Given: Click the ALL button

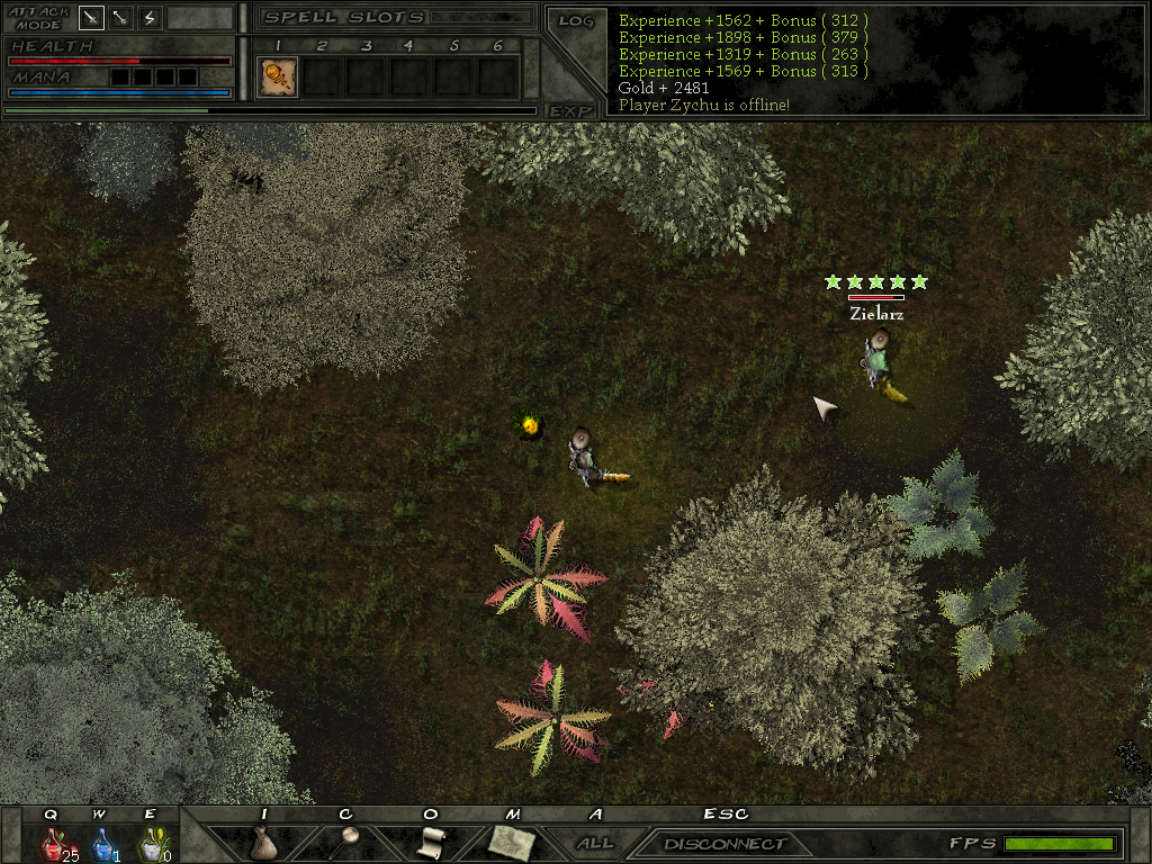Looking at the screenshot, I should (x=595, y=843).
